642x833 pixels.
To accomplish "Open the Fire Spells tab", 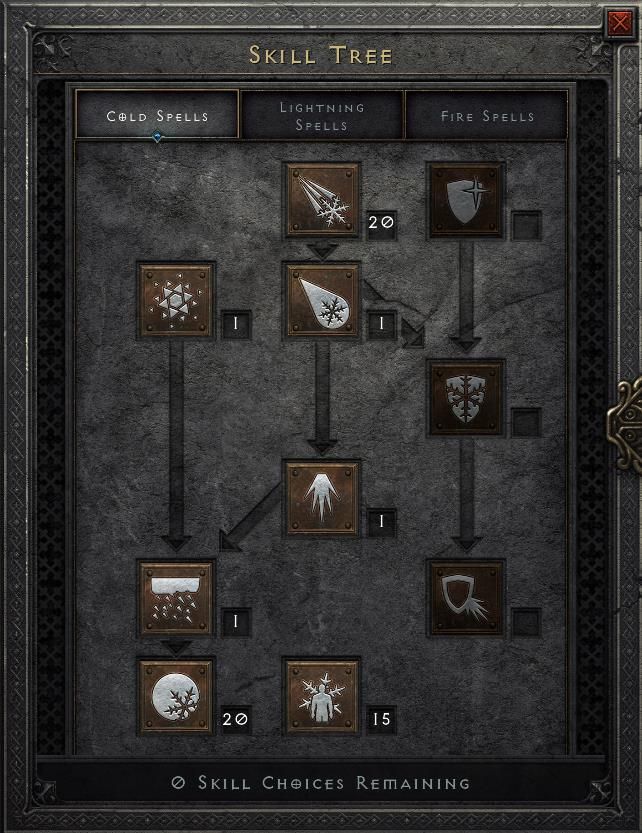I will click(486, 116).
